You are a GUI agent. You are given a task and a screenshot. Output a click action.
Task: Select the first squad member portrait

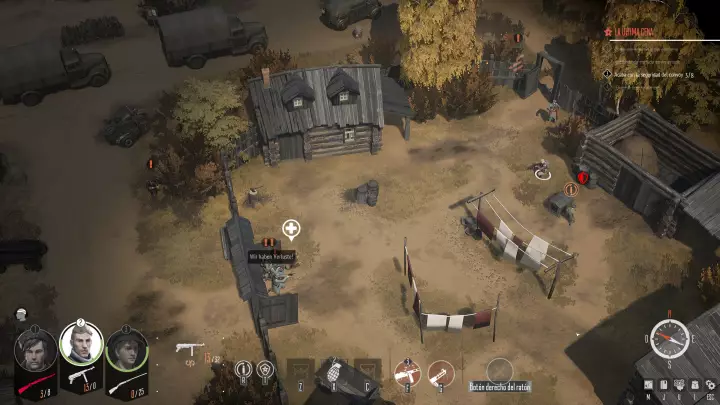[35, 348]
